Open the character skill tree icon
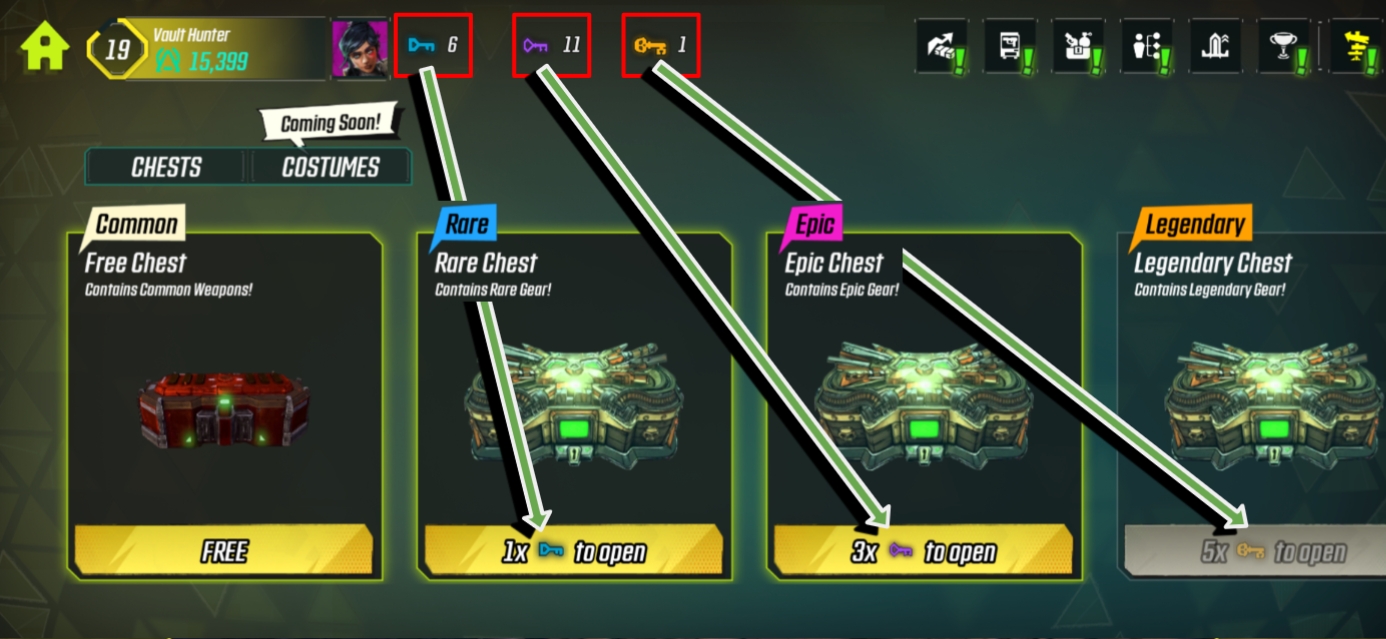The width and height of the screenshot is (1386, 639). [1146, 46]
